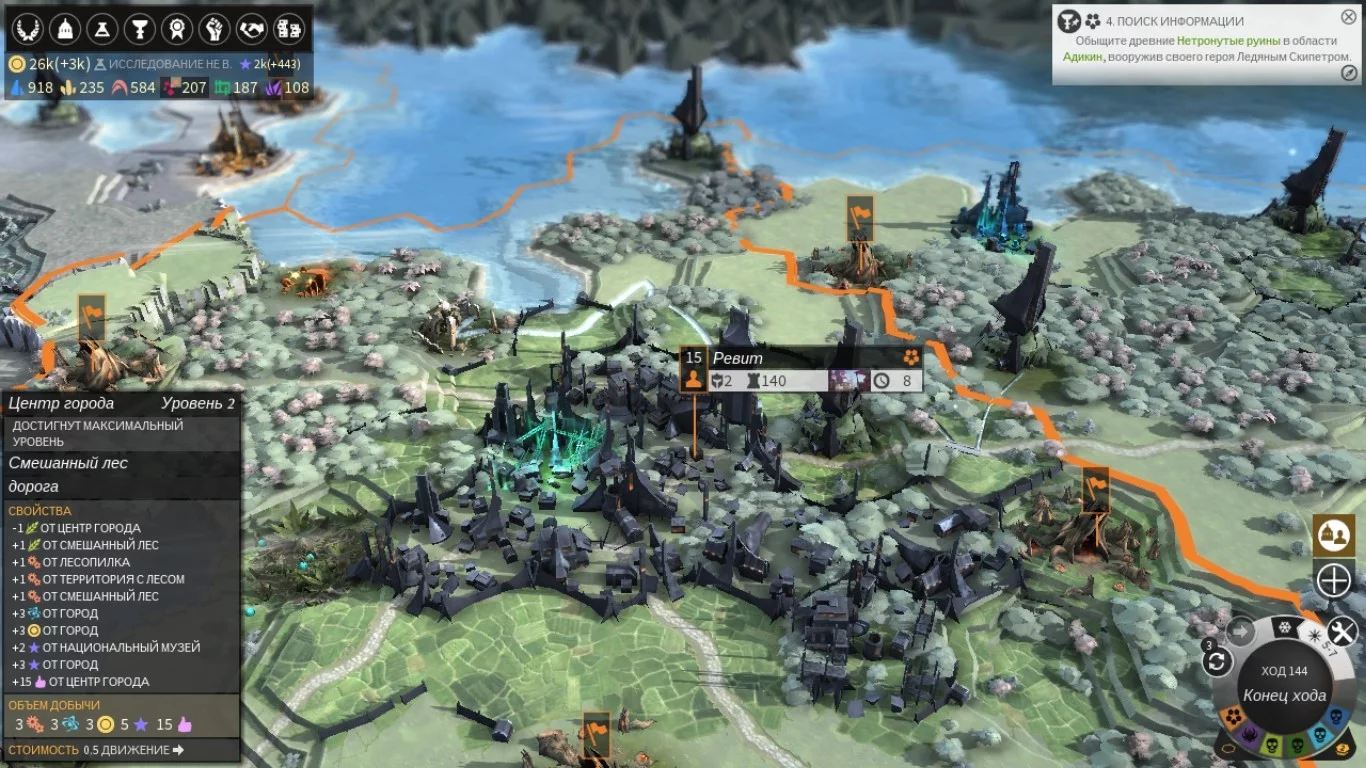Image resolution: width=1366 pixels, height=768 pixels.
Task: Click the brown city and hero icon
Action: (x=1333, y=535)
